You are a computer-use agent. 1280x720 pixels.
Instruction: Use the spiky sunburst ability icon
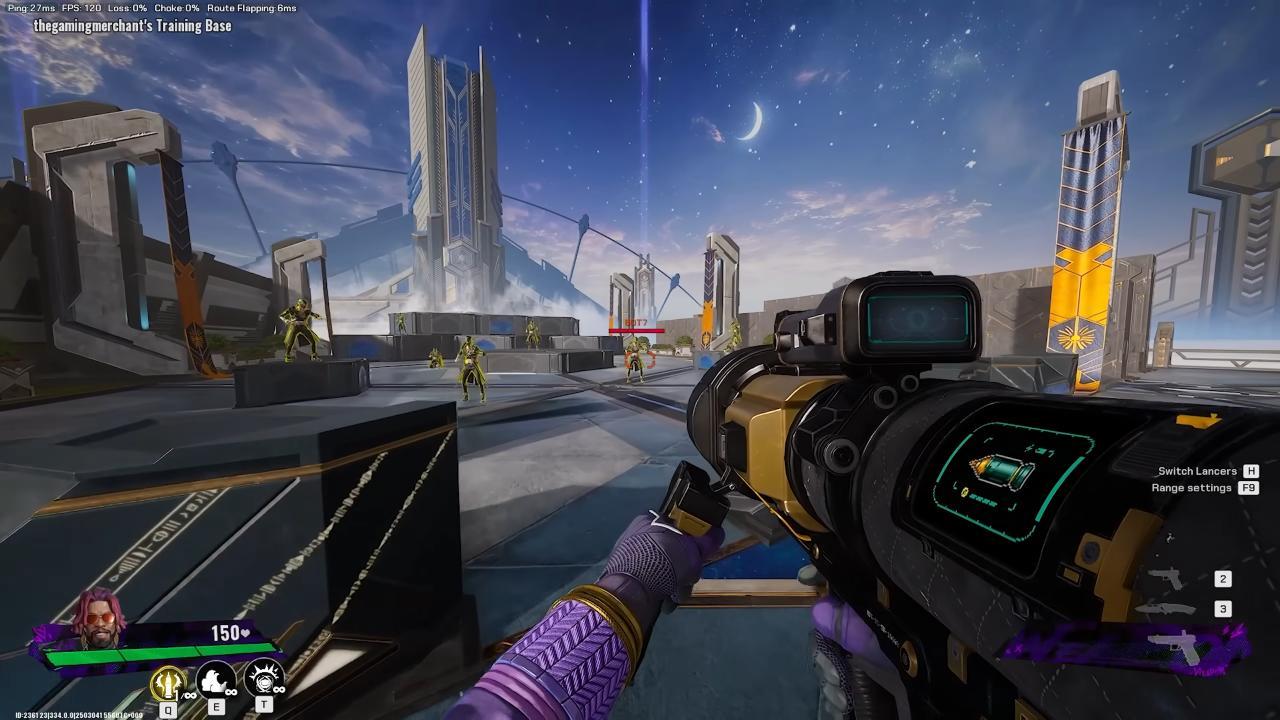[x=264, y=680]
